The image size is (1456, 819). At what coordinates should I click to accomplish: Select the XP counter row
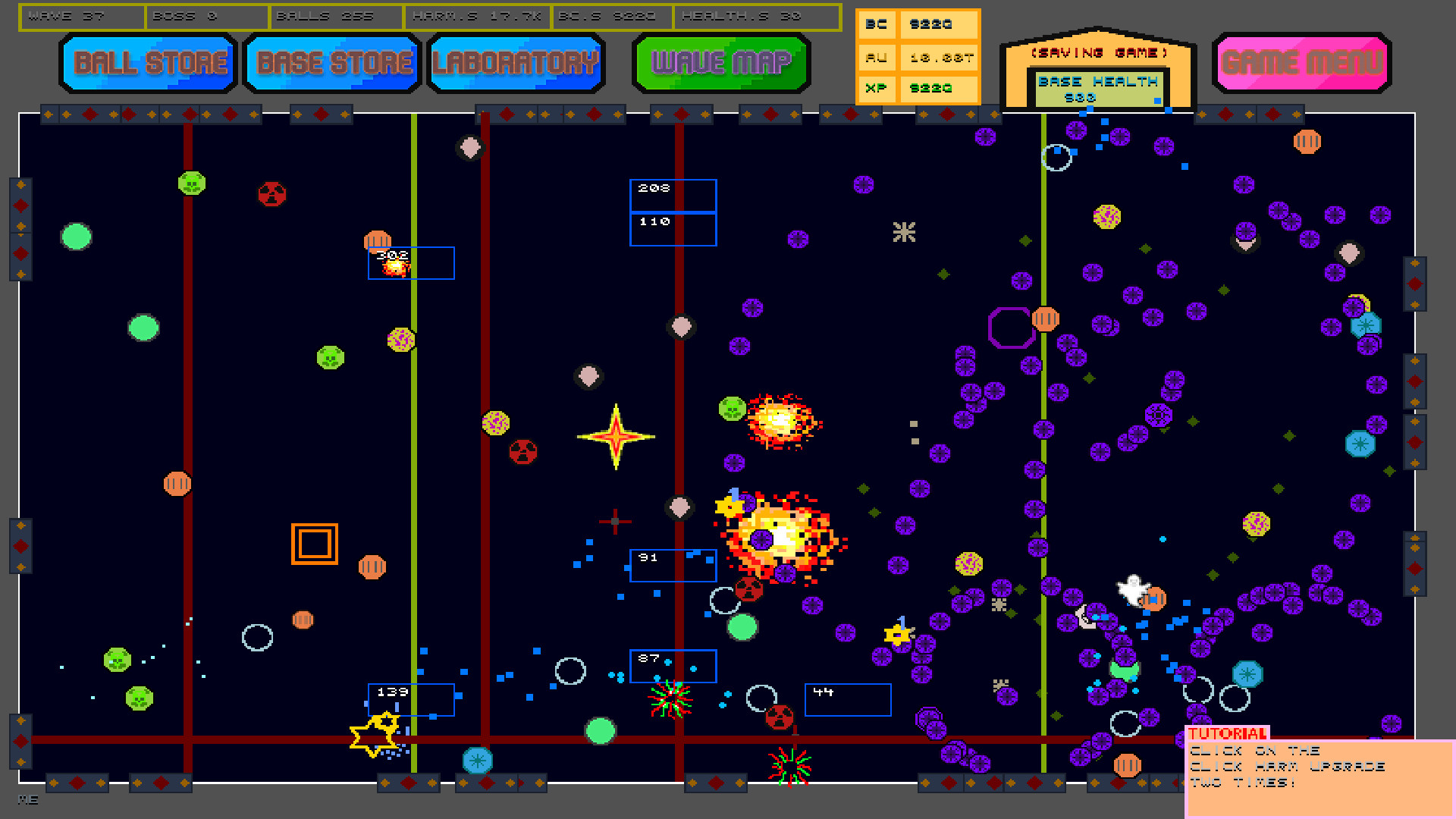(x=916, y=88)
